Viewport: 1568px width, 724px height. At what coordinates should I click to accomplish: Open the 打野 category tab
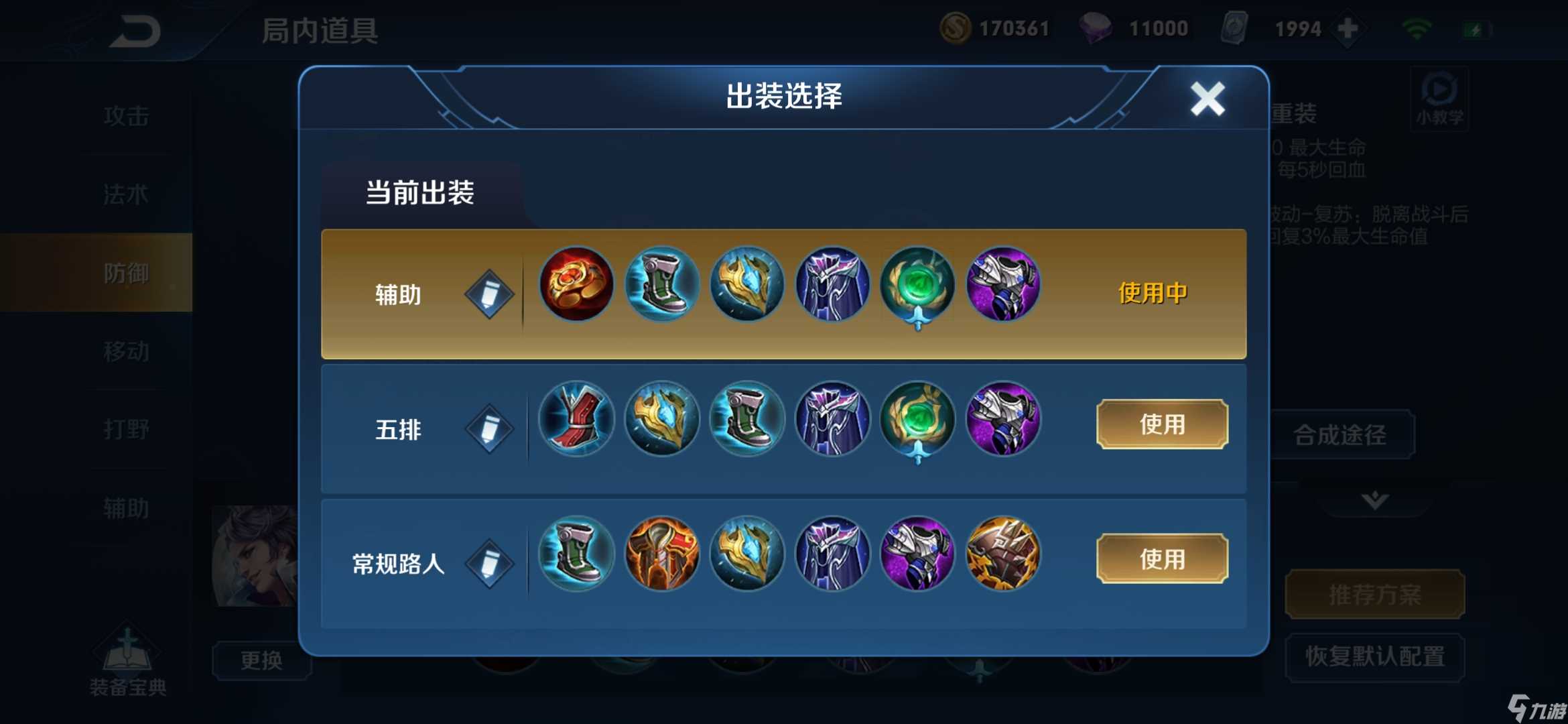126,429
